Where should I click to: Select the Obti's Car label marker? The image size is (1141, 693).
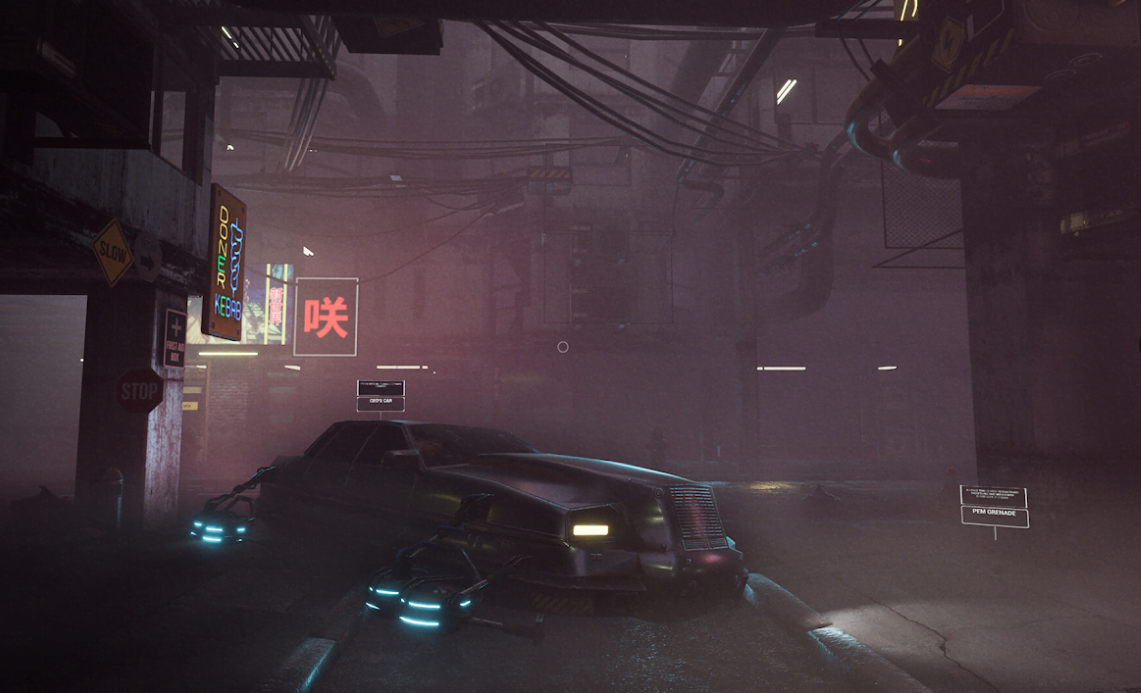point(381,403)
